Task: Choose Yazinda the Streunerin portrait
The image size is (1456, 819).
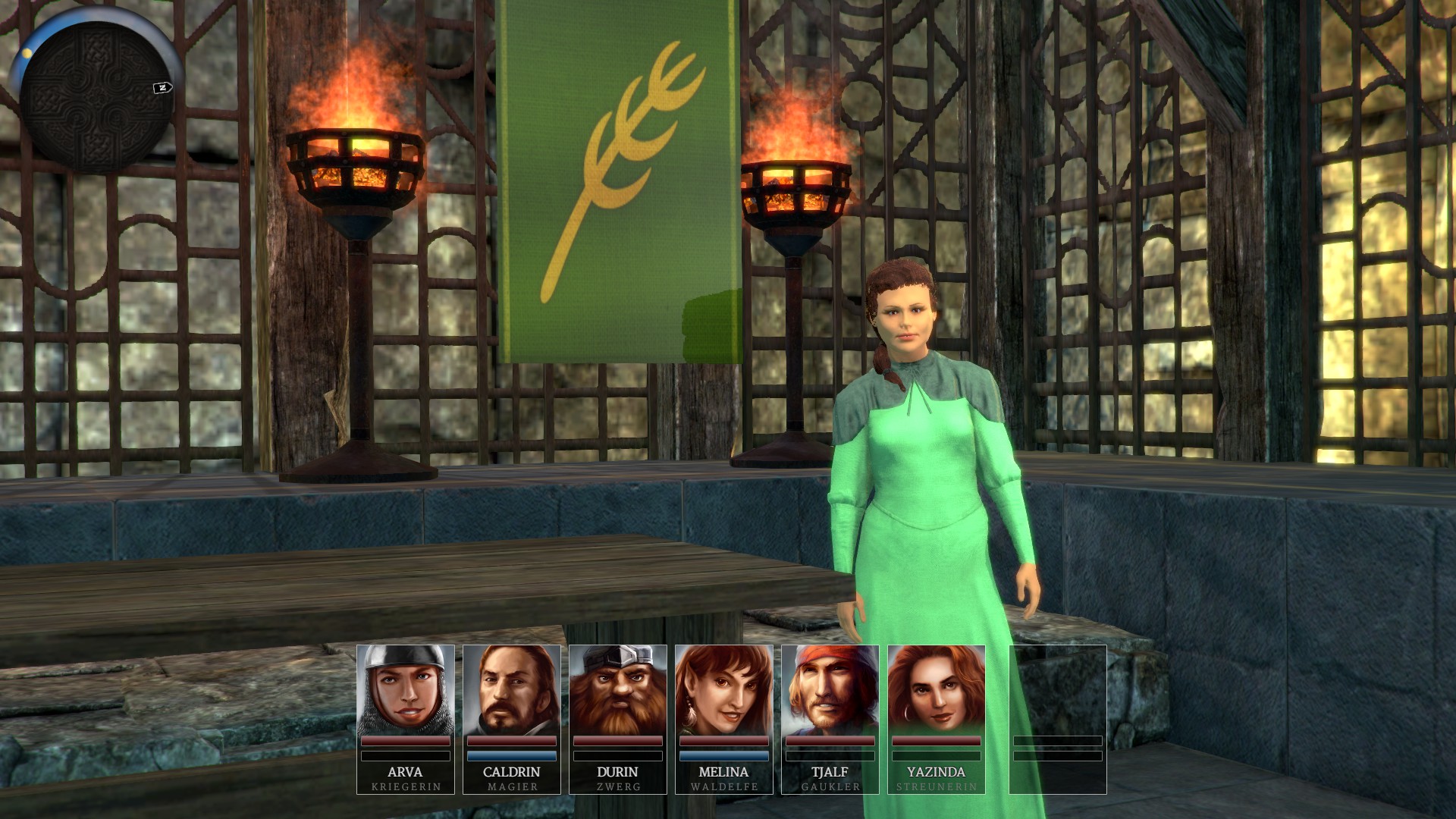Action: [x=936, y=692]
